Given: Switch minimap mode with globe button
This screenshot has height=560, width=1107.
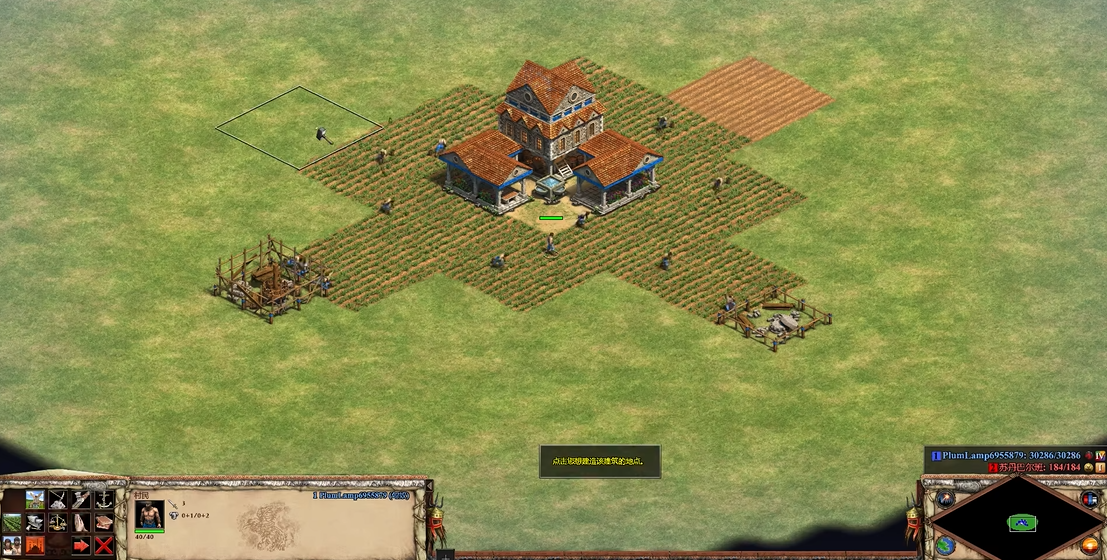Looking at the screenshot, I should [945, 545].
